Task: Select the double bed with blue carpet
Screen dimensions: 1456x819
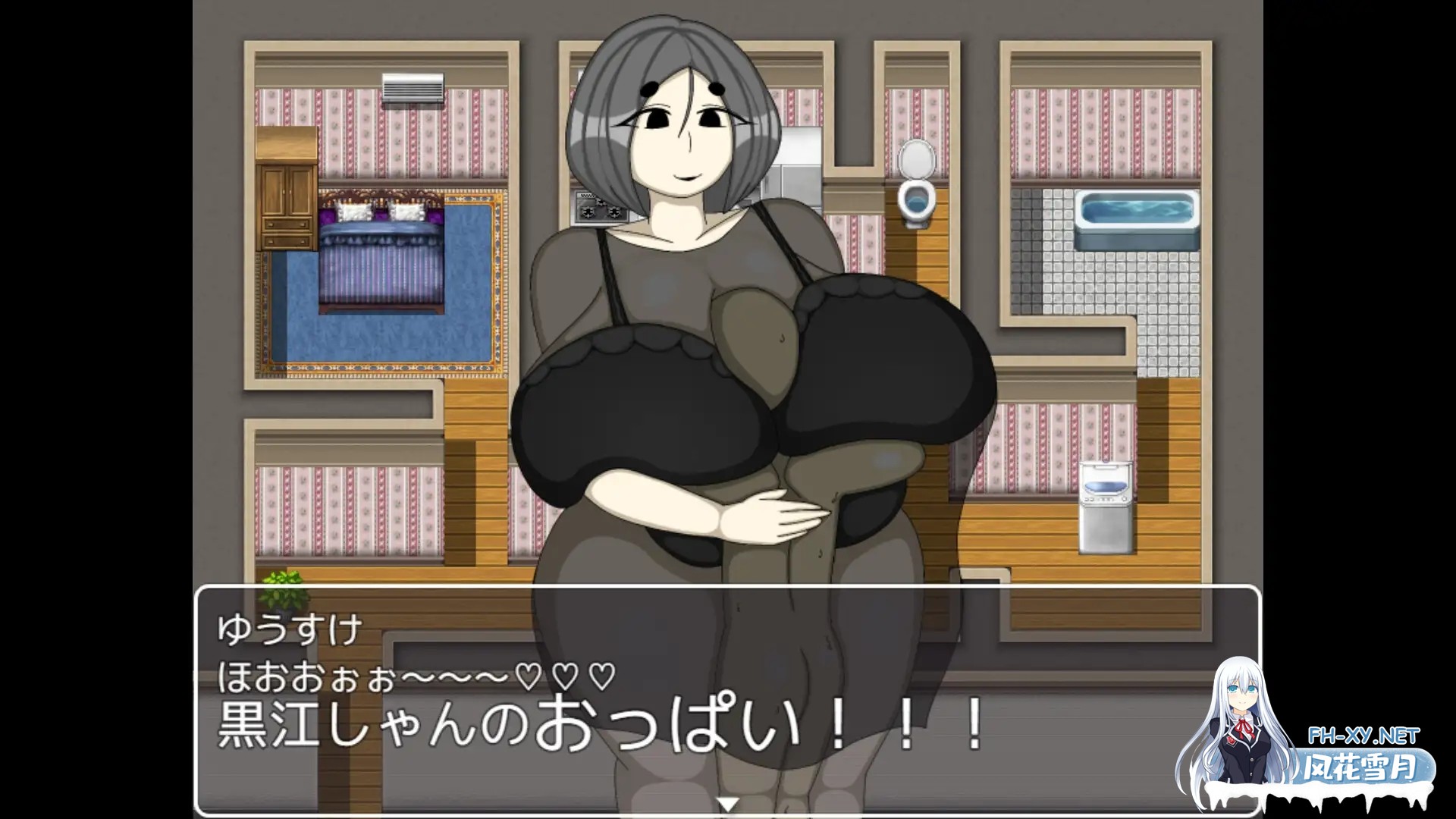Action: 379,258
